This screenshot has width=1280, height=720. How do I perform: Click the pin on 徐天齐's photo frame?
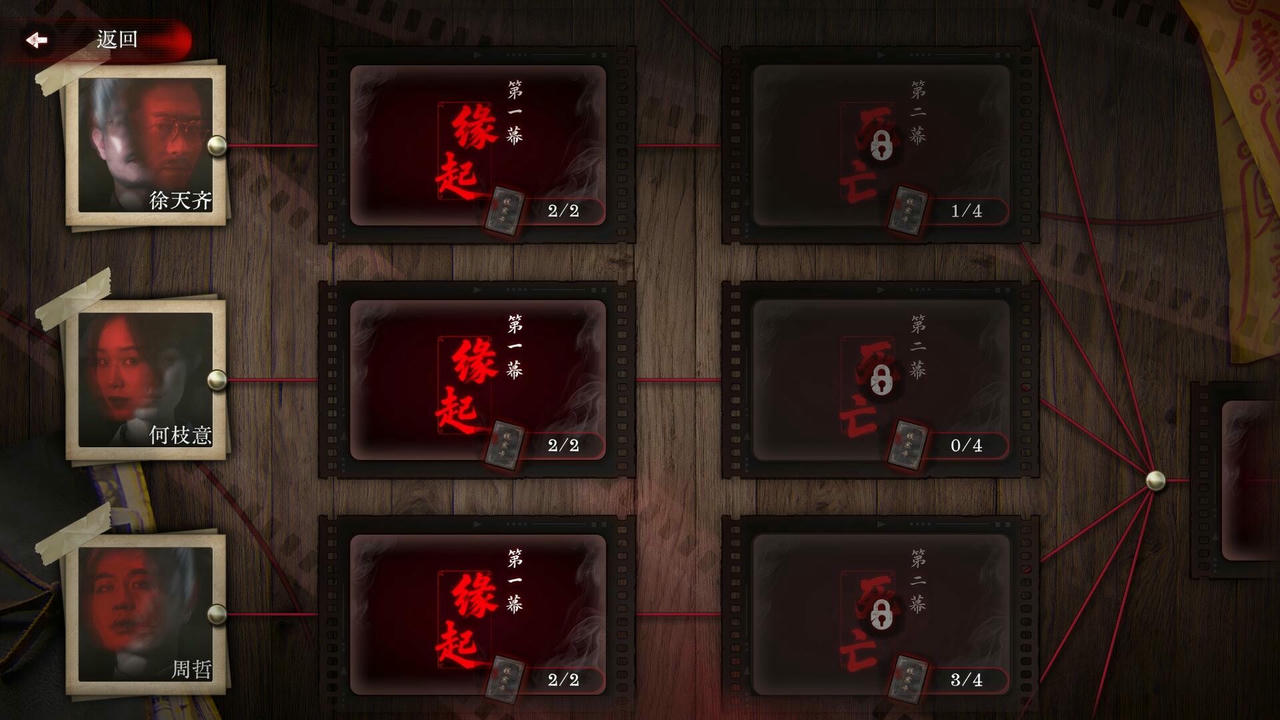(x=216, y=145)
